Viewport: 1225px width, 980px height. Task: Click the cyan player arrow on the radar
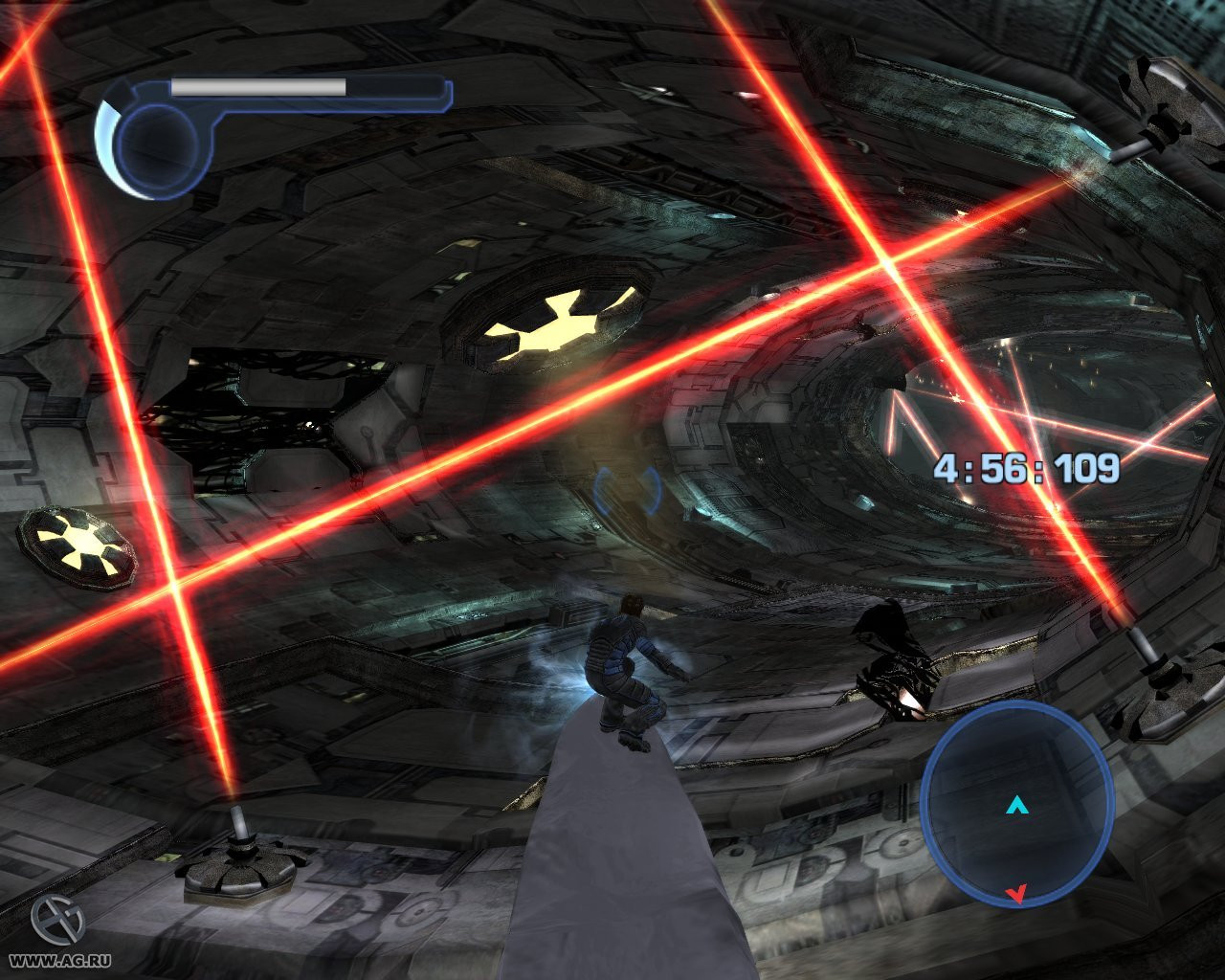[x=1015, y=807]
